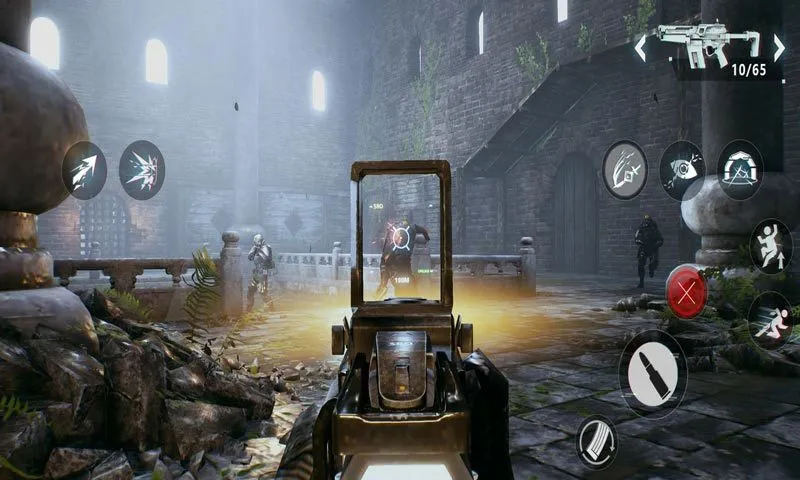
Task: Switch to the next weapon with right arrow
Action: click(x=778, y=46)
